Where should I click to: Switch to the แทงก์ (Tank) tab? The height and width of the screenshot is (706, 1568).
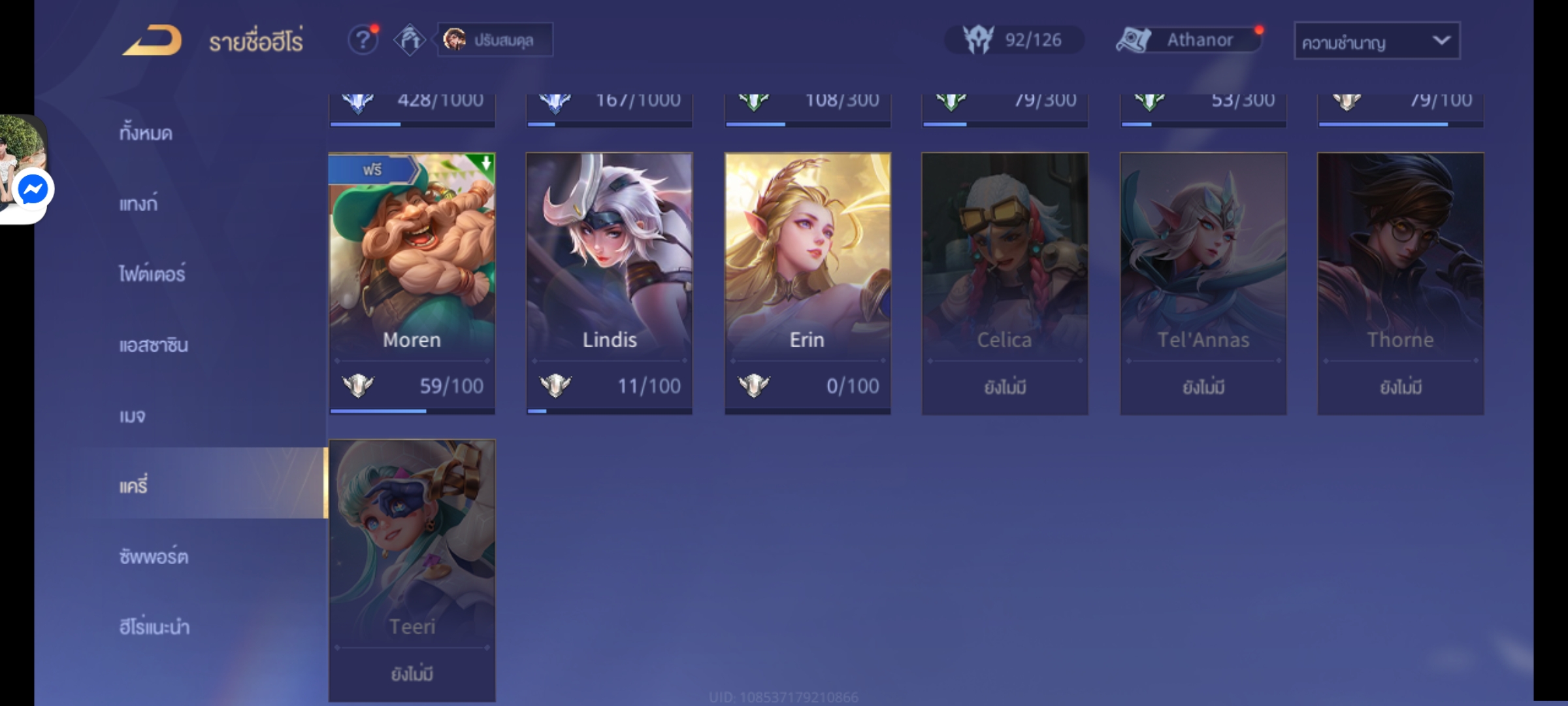pos(139,204)
